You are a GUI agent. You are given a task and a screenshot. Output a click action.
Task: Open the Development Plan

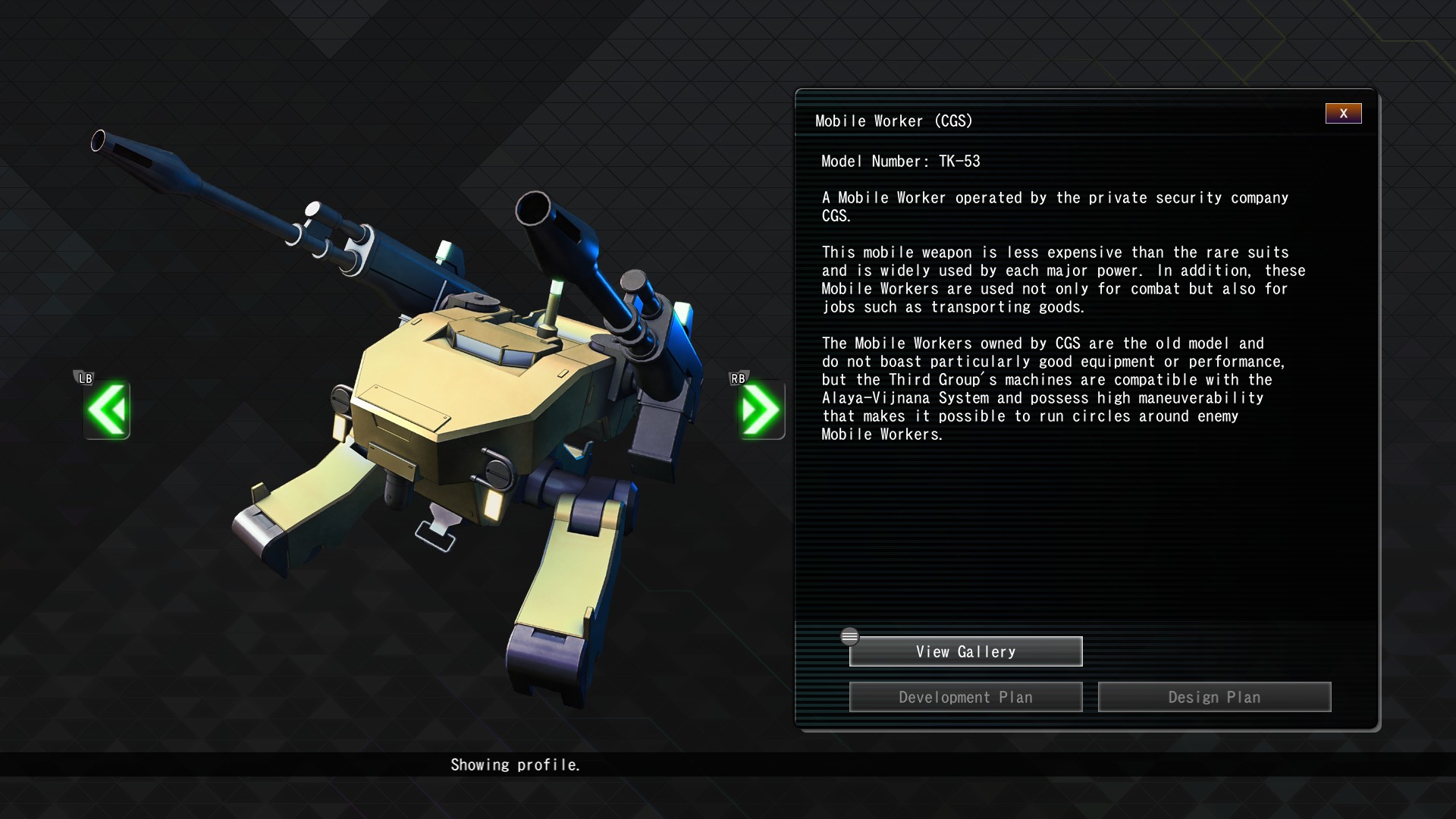point(965,697)
